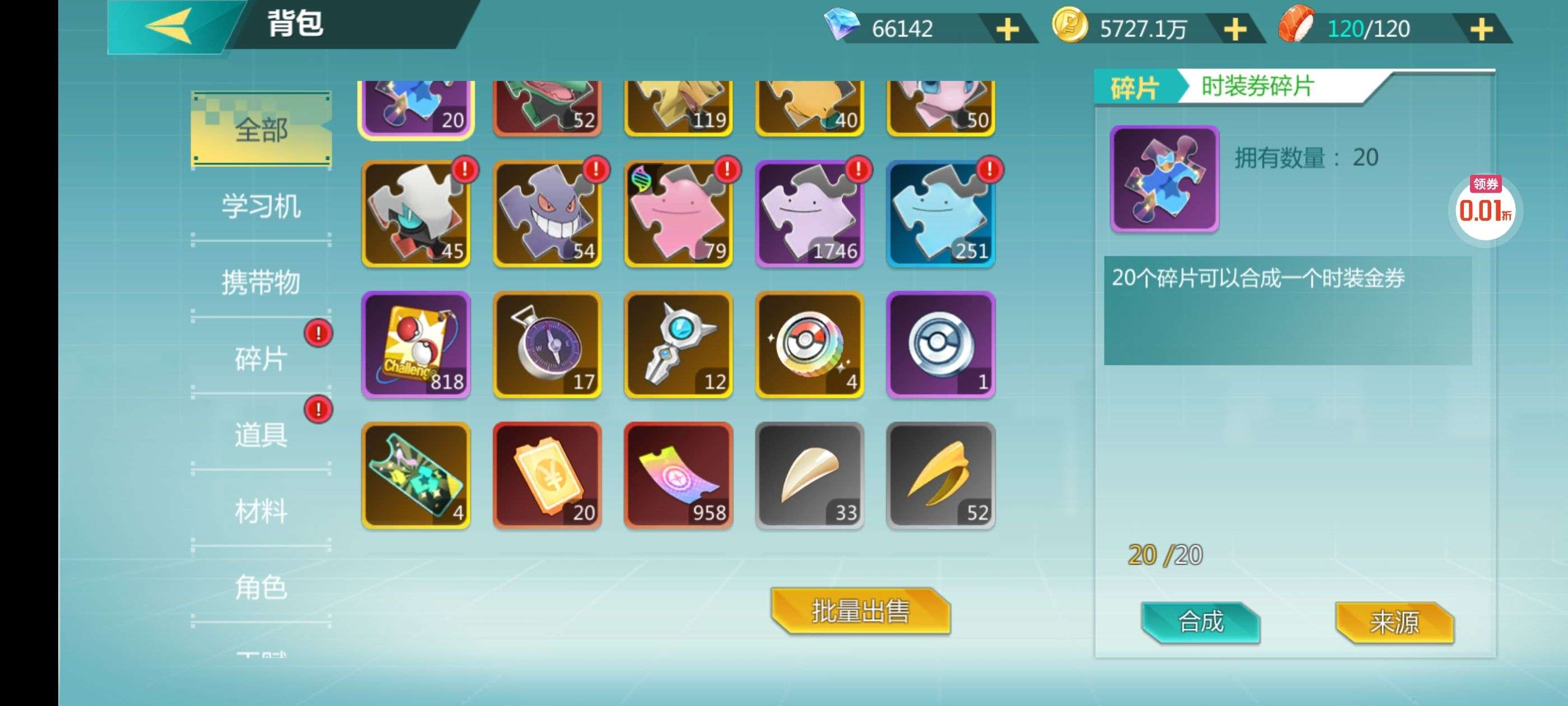The width and height of the screenshot is (1568, 706).
Task: Switch to the 学习机 tab
Action: click(261, 206)
